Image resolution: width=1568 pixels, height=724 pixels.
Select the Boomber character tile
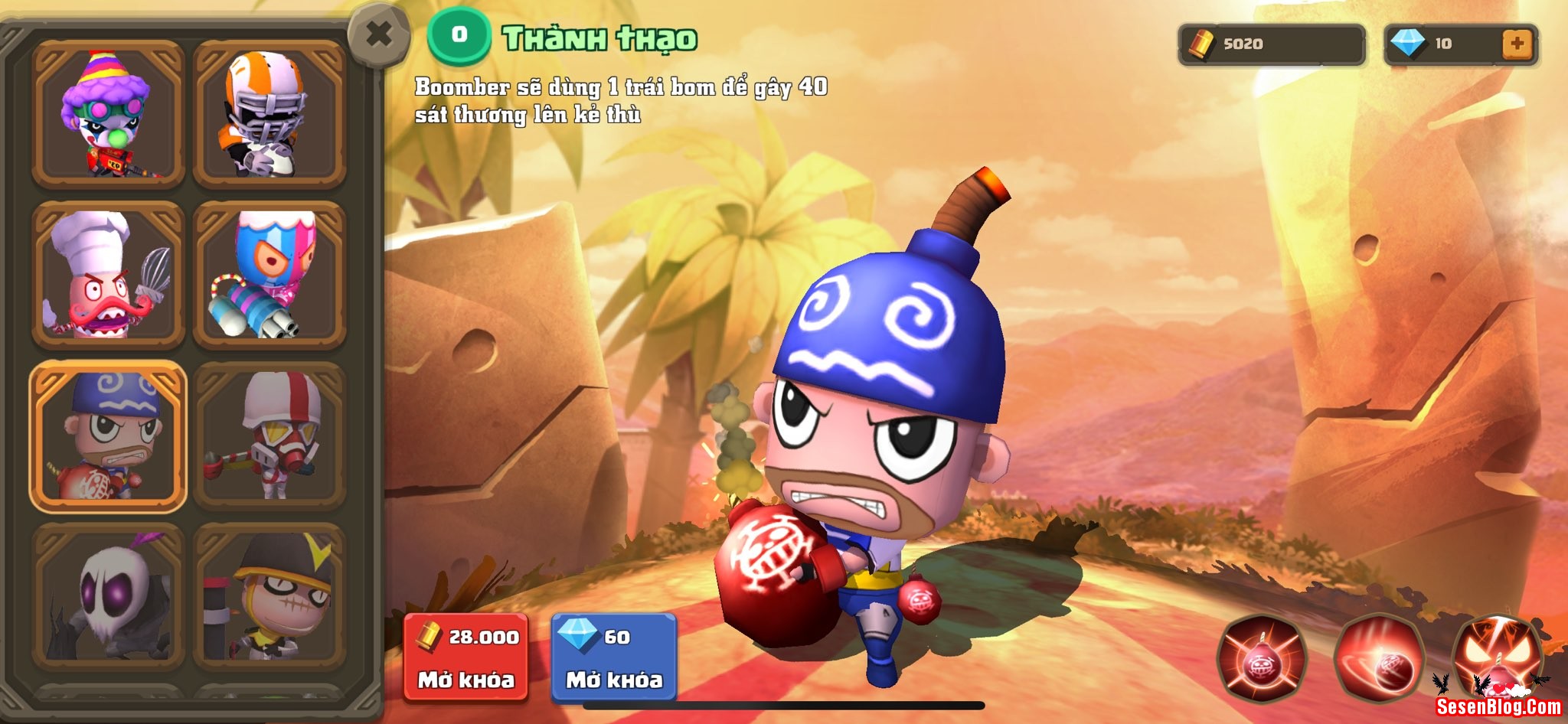pos(108,435)
